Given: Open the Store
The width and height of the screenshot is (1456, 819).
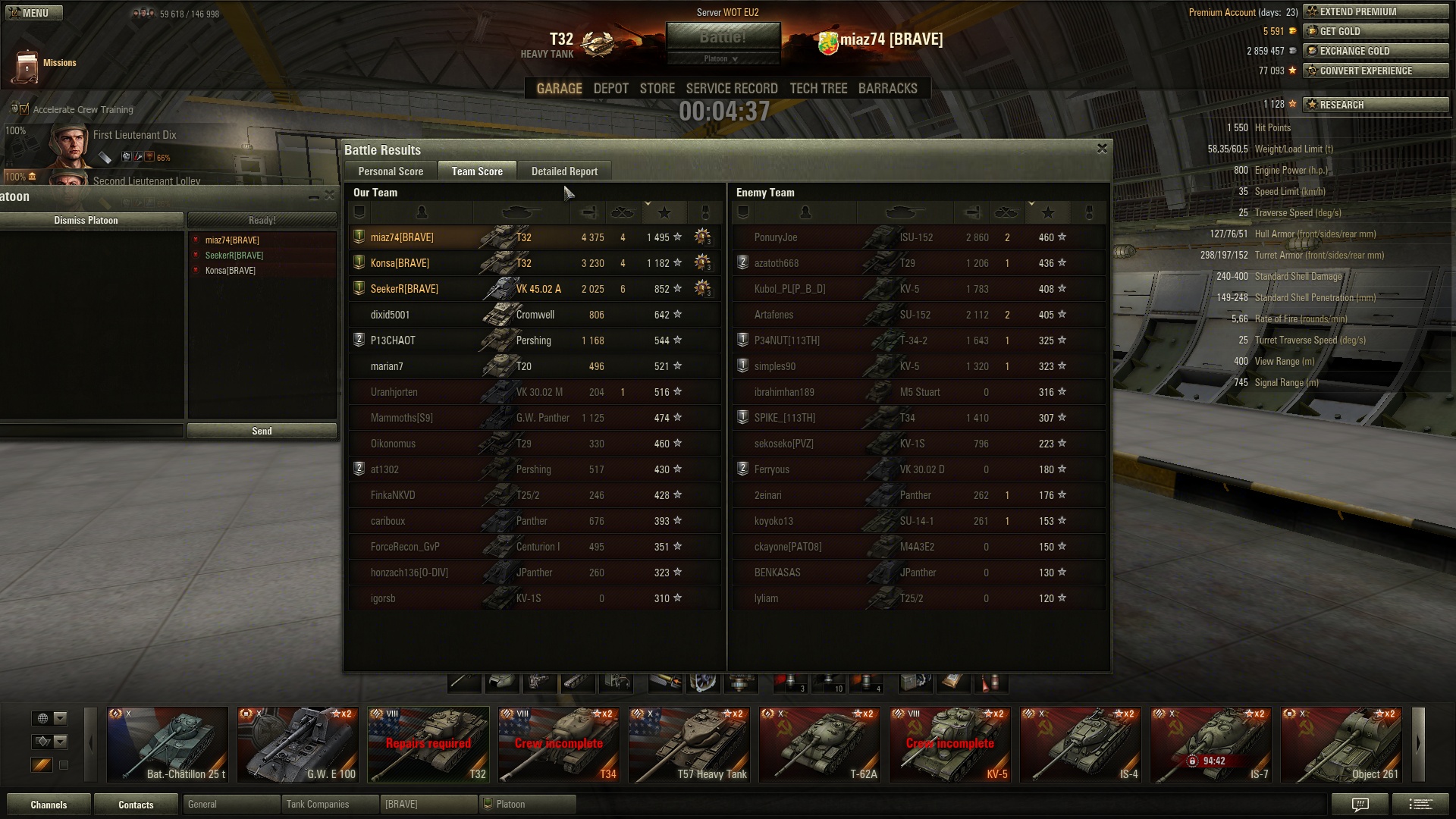Looking at the screenshot, I should tap(657, 89).
